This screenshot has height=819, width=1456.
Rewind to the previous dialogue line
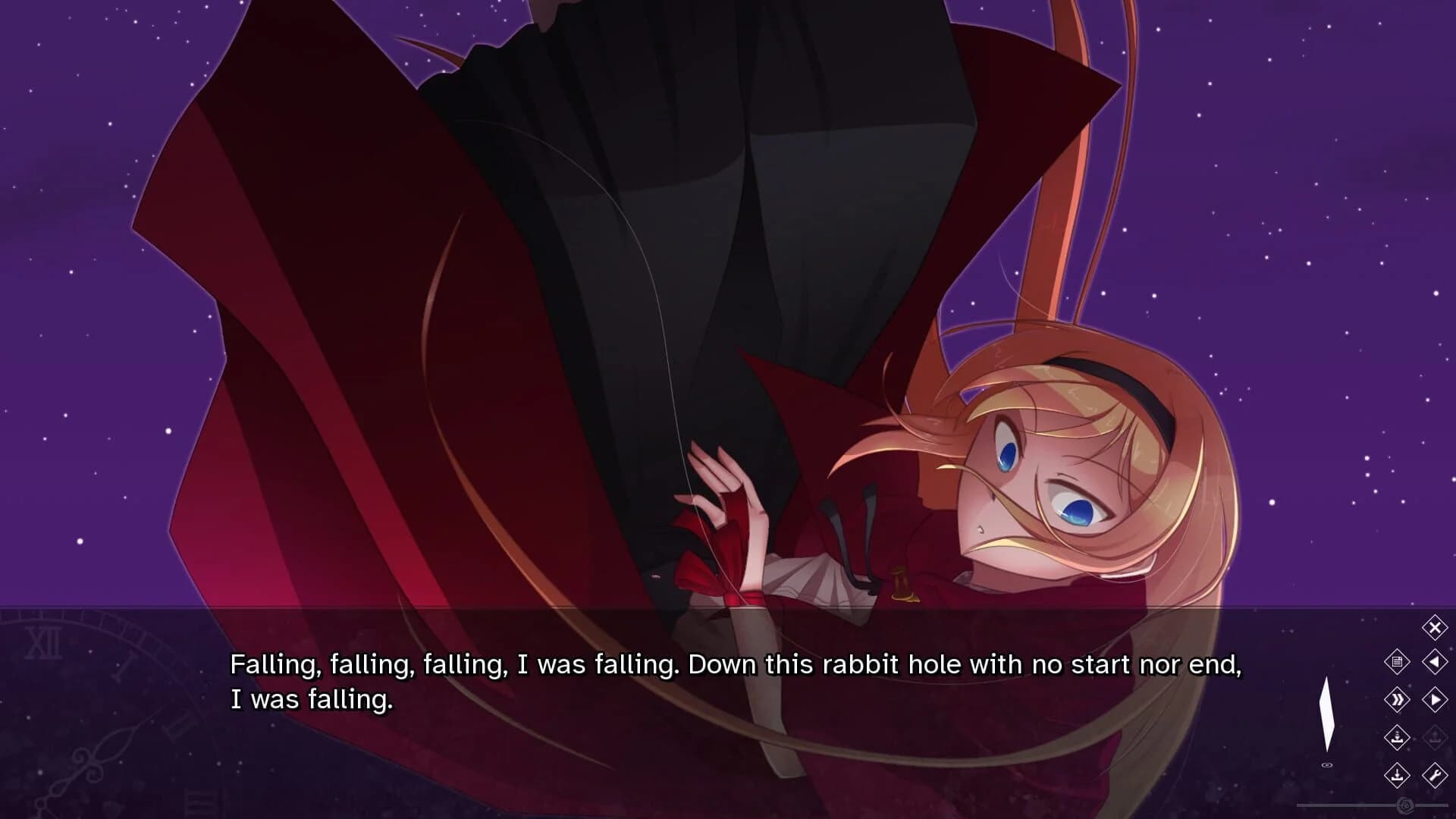(1434, 662)
